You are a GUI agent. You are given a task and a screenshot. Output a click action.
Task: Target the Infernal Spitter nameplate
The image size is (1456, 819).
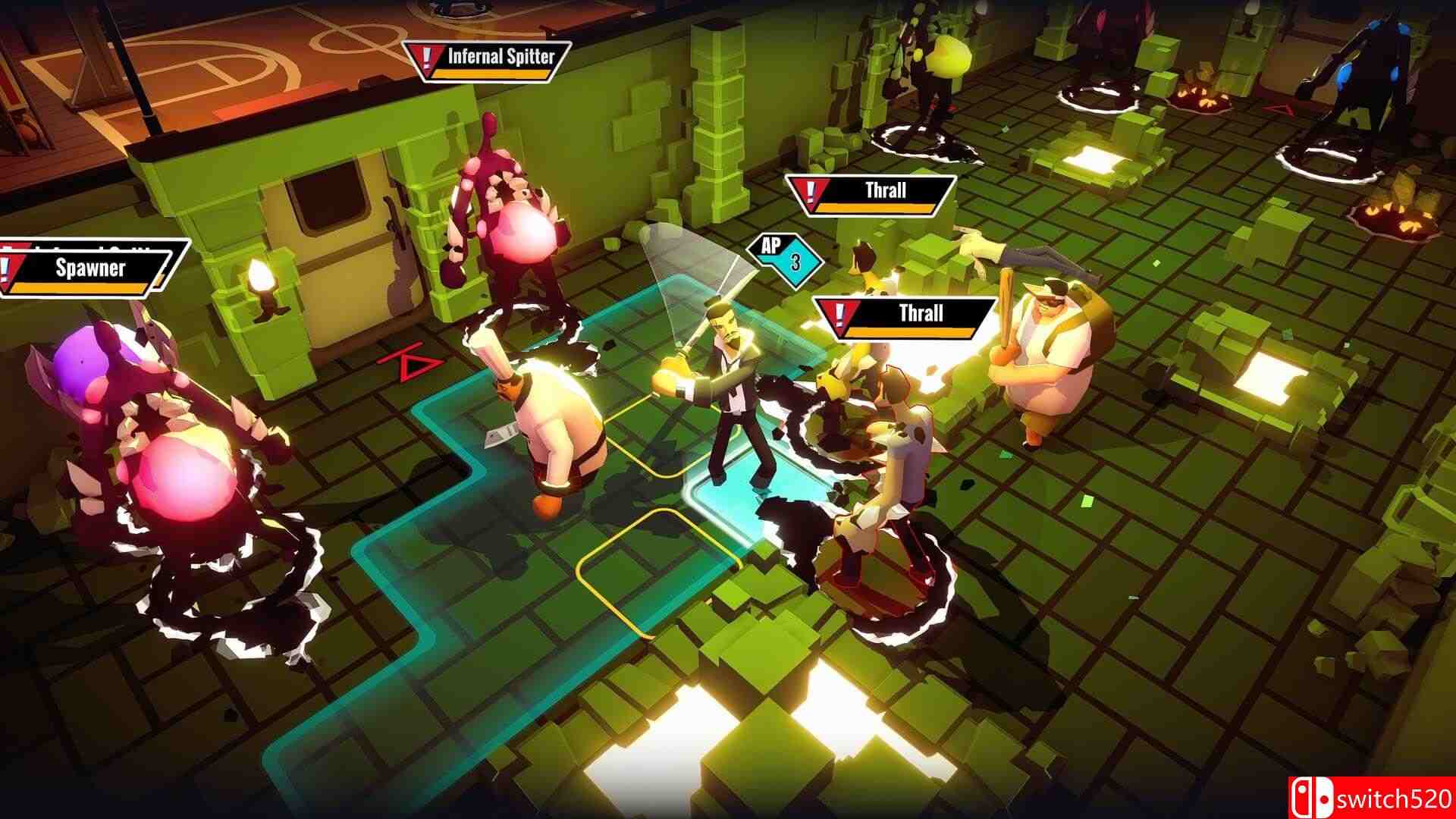[x=487, y=61]
